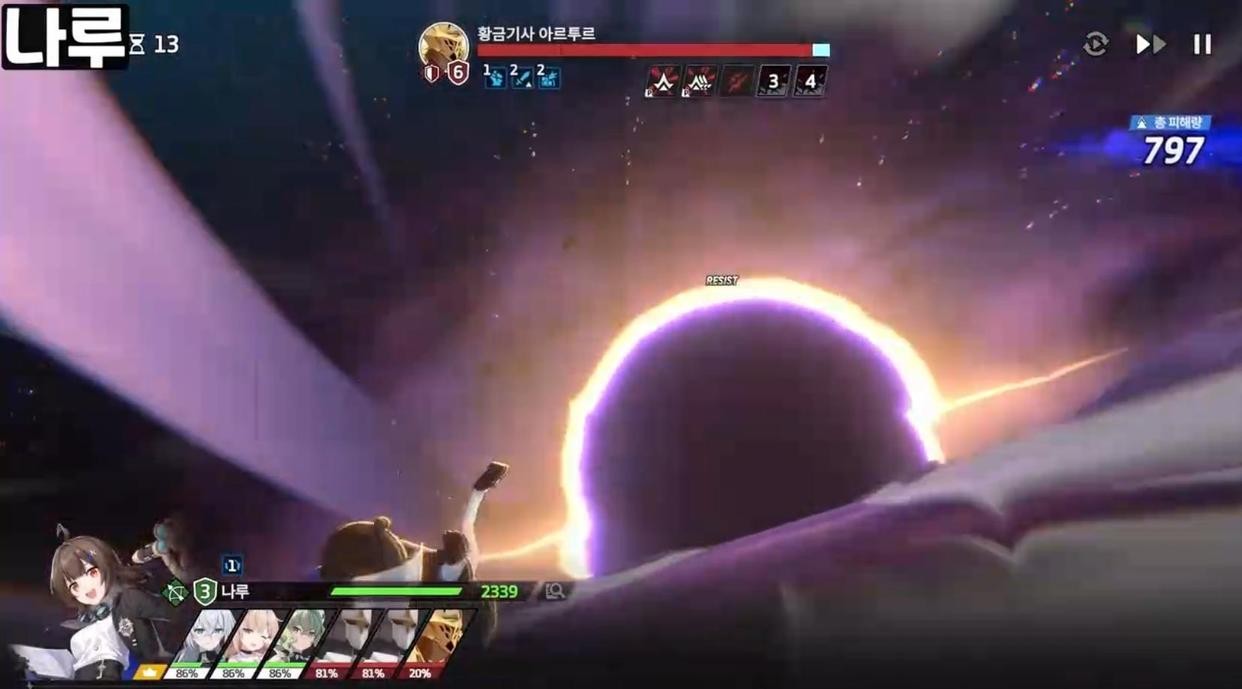Inspect the blue fist debuff with 1 stack
1242x689 pixels.
(495, 77)
